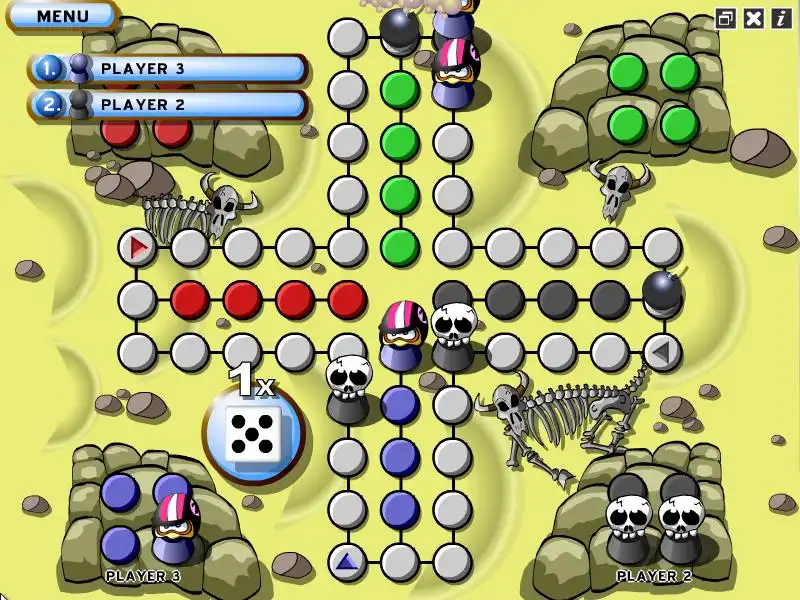The height and width of the screenshot is (600, 800).
Task: Click the window restore button
Action: [725, 18]
